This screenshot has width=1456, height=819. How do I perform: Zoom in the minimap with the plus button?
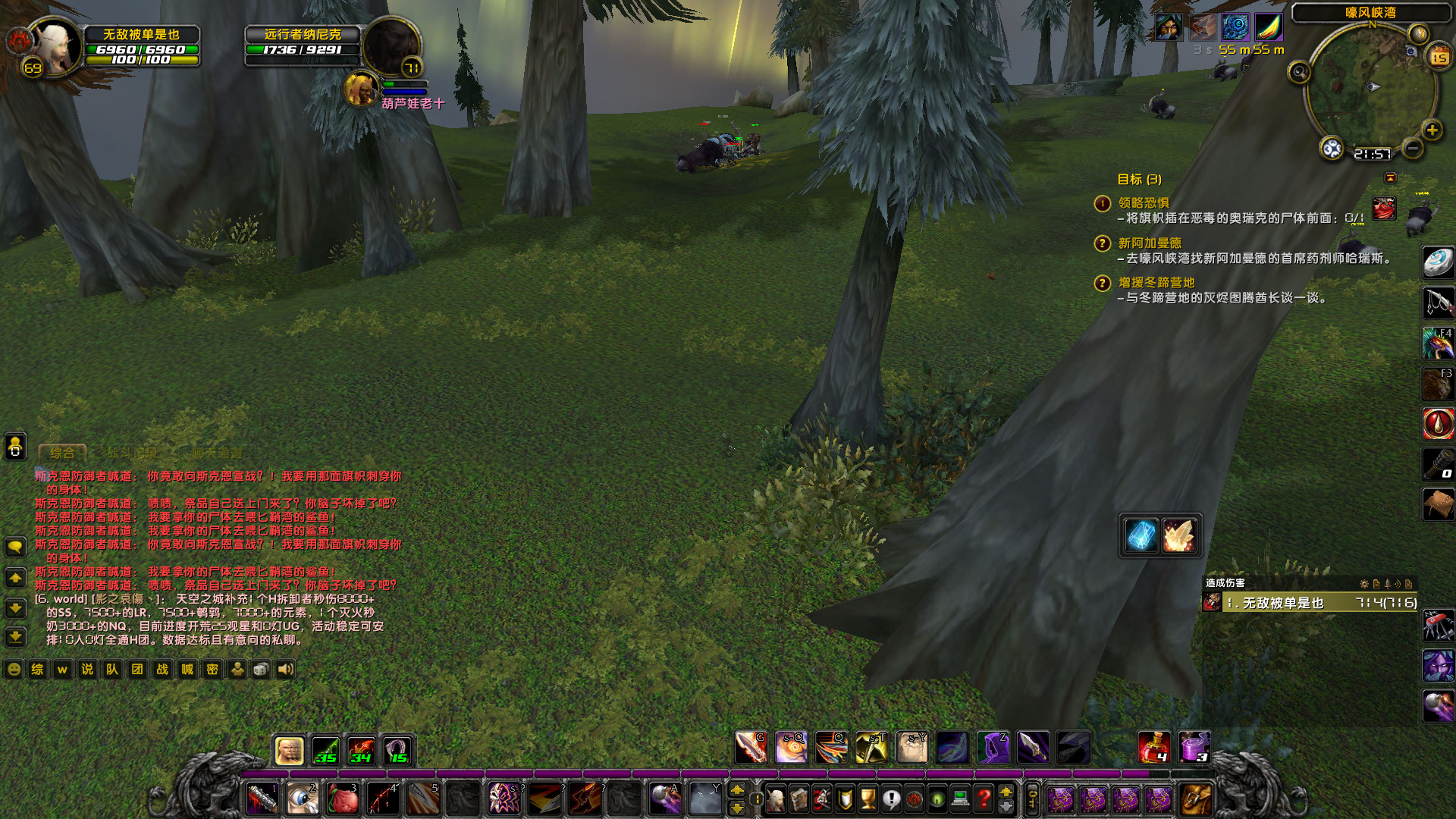[x=1431, y=130]
